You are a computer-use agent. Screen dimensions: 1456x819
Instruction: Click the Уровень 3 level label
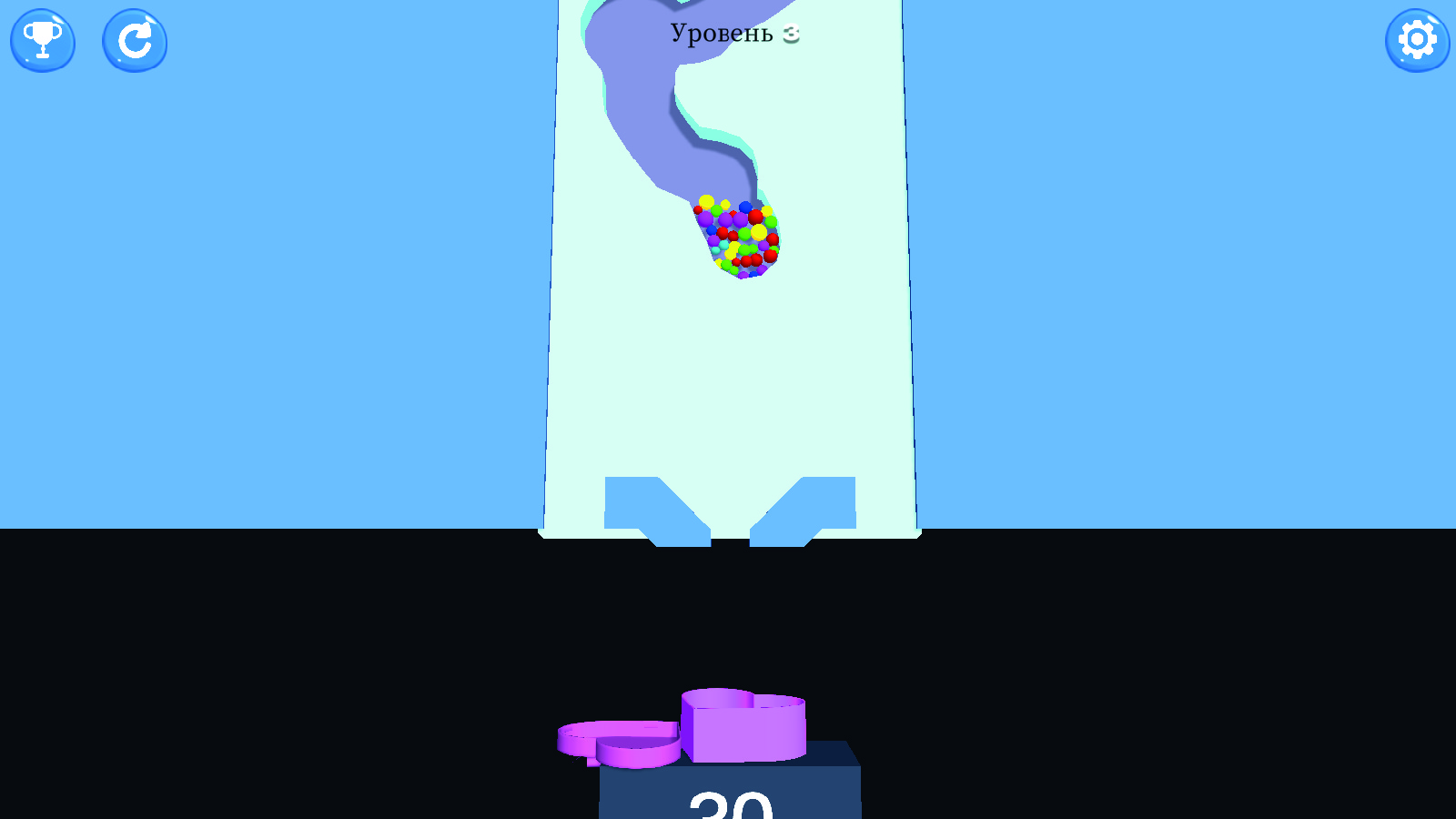click(731, 33)
